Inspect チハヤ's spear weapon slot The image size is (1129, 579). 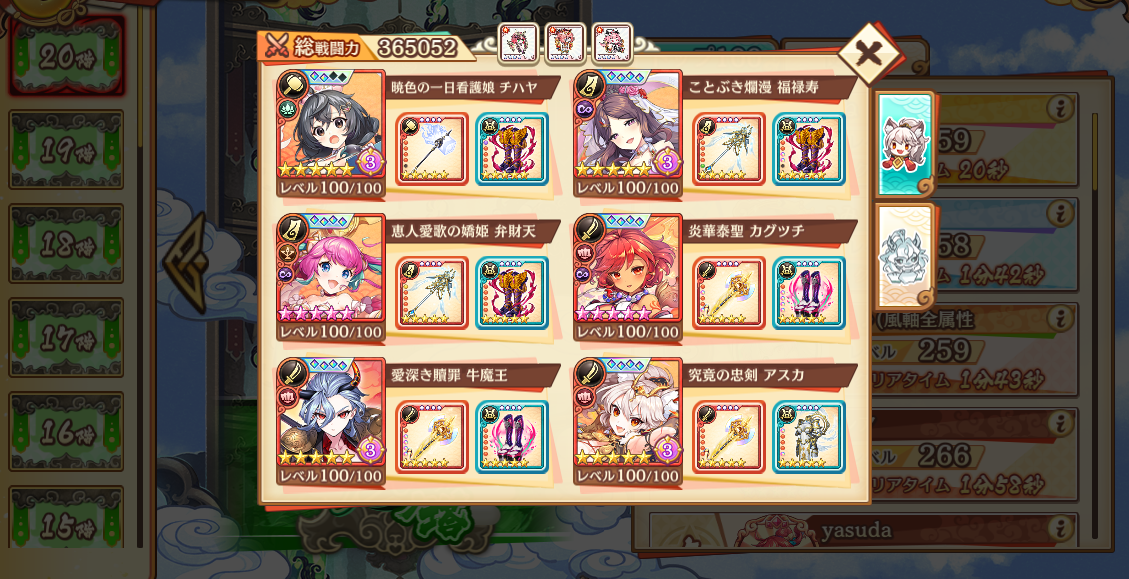pyautogui.click(x=432, y=148)
